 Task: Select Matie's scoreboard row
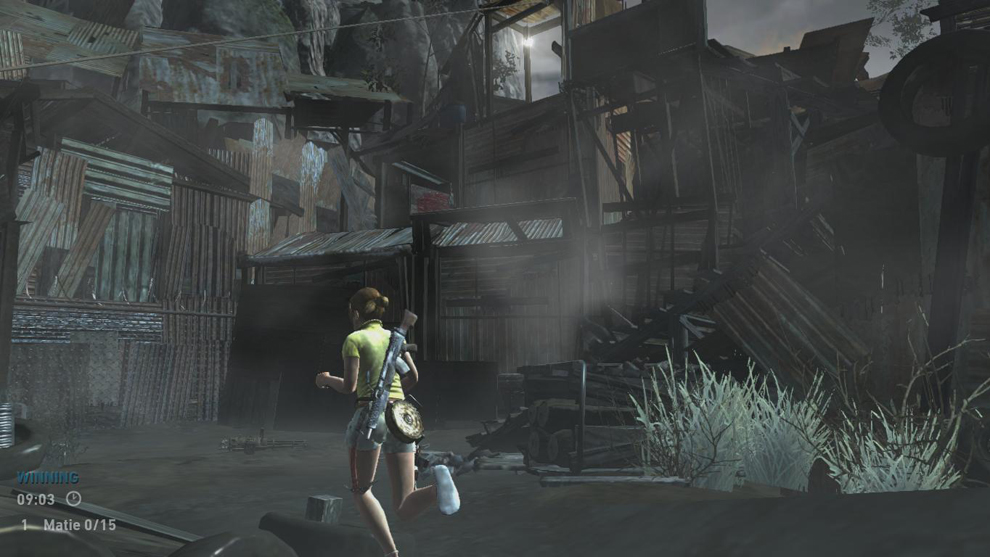click(x=68, y=525)
